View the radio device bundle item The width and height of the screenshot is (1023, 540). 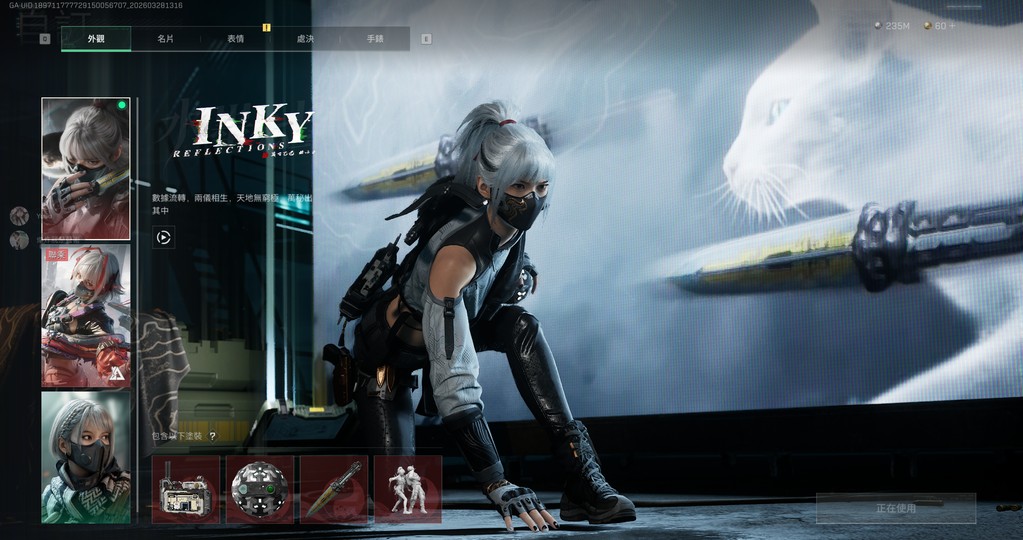tap(186, 490)
